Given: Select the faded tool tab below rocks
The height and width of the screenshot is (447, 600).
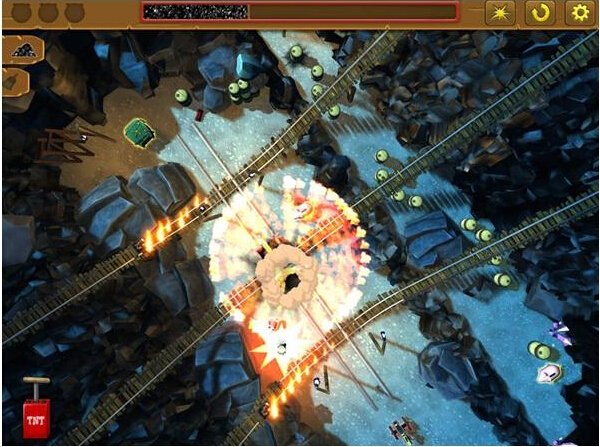Looking at the screenshot, I should (15, 82).
